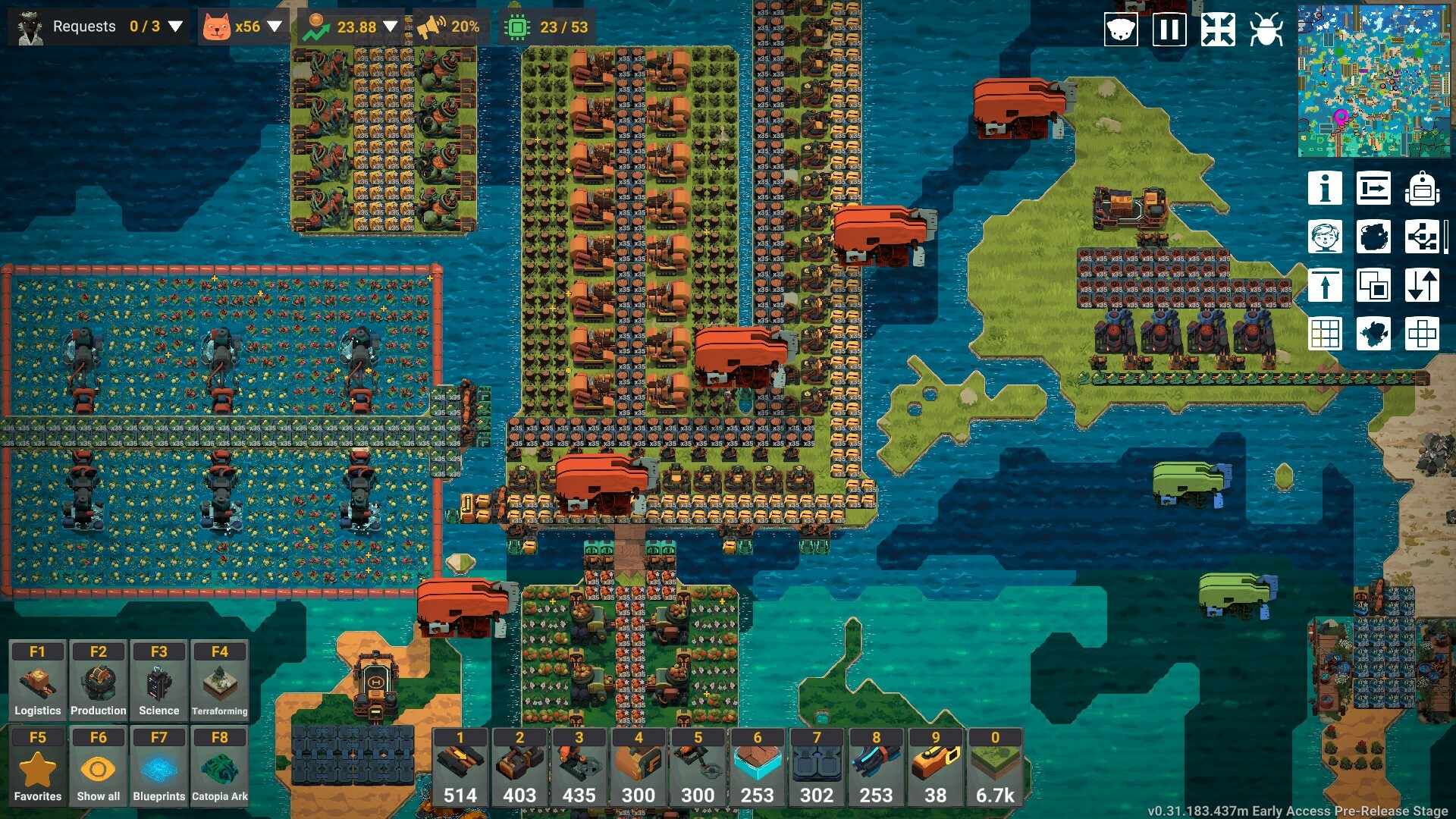Show the Favorites list

point(37,766)
